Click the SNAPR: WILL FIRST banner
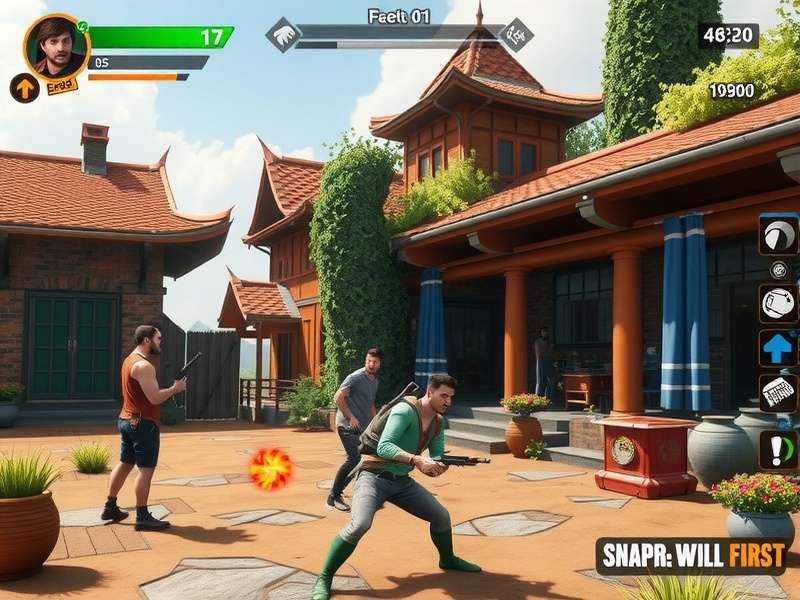This screenshot has width=800, height=600. 690,556
